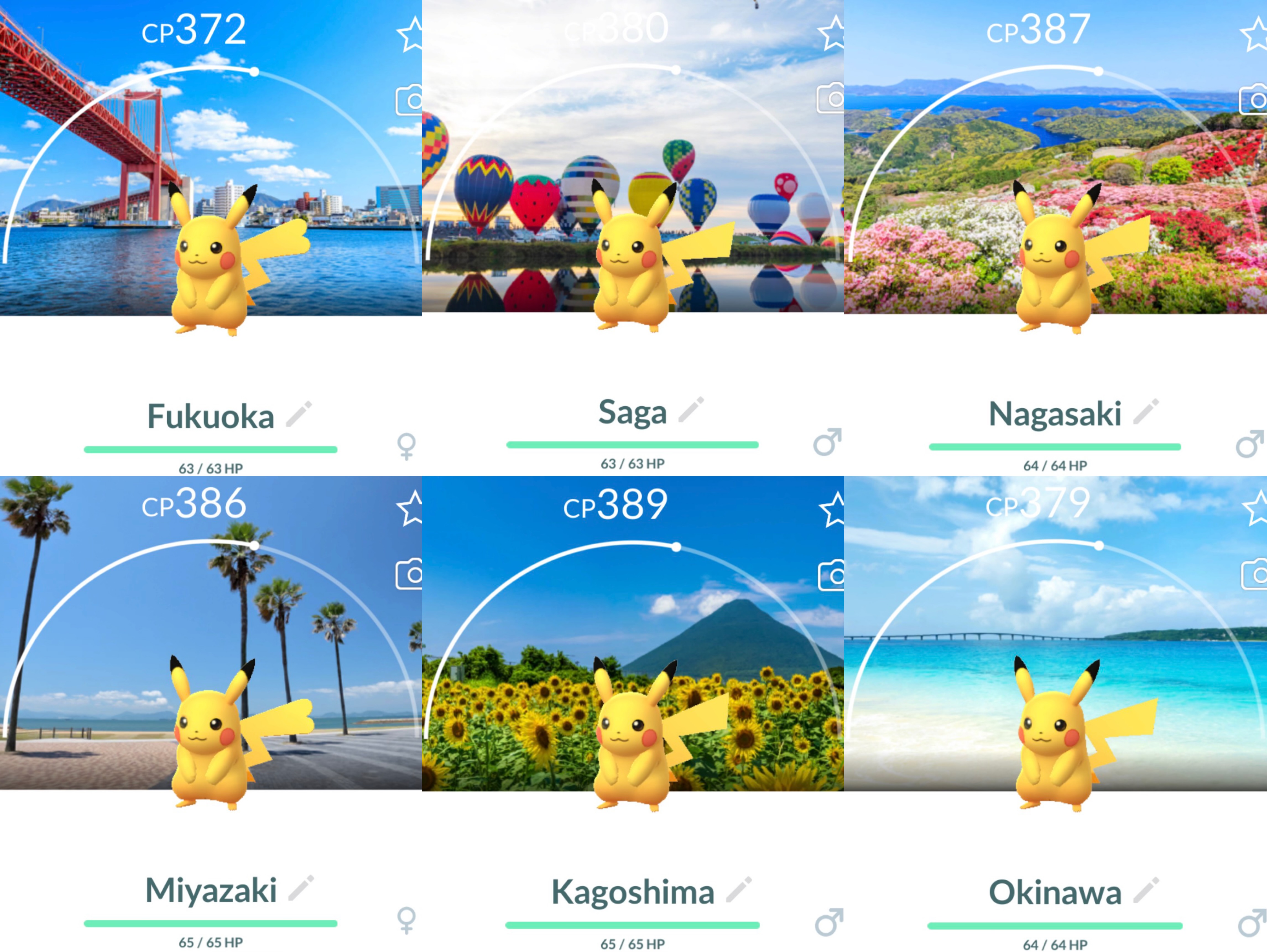Take a snapshot of Saga Pikachu

click(x=831, y=98)
